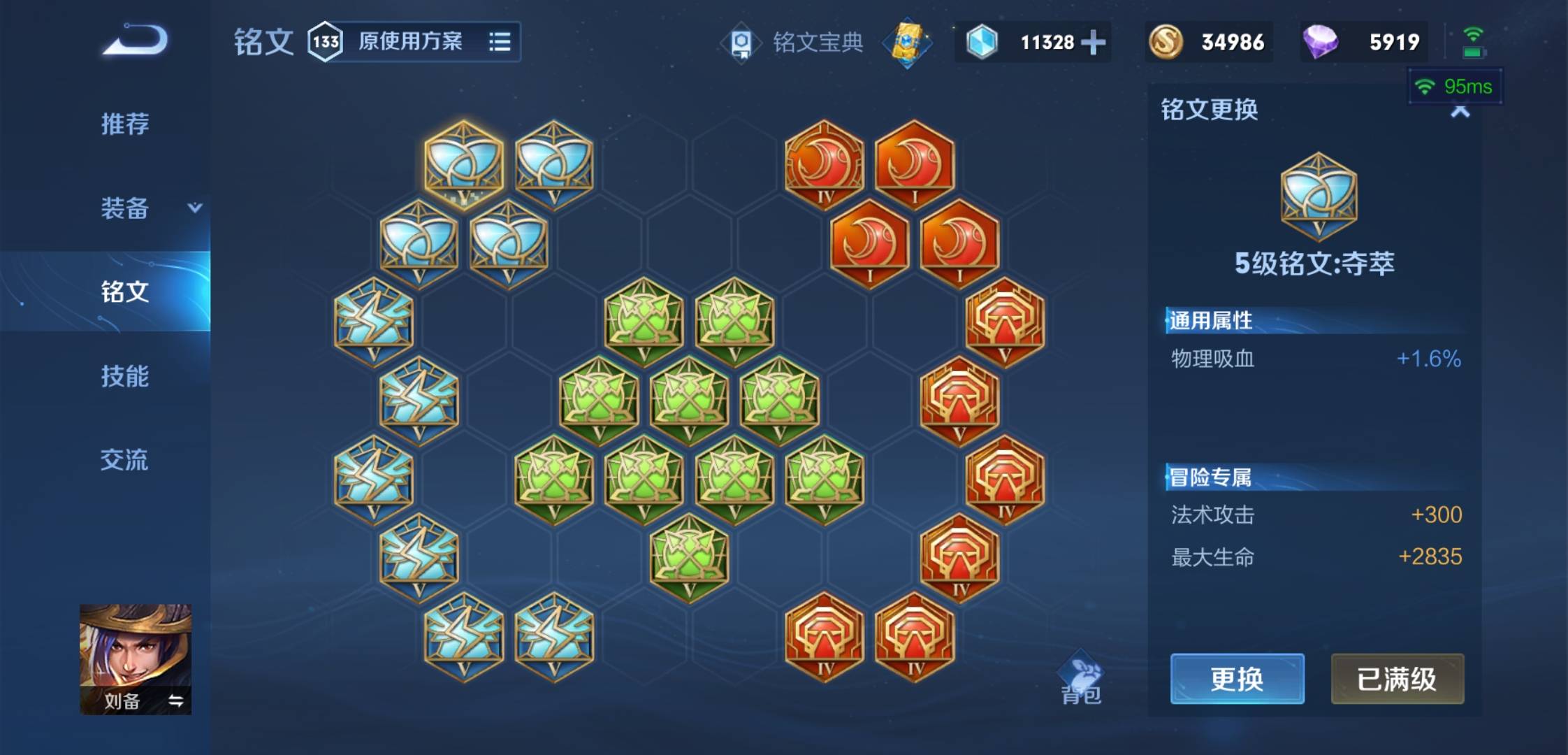Open the 原使用方案 scheme selector

[412, 42]
